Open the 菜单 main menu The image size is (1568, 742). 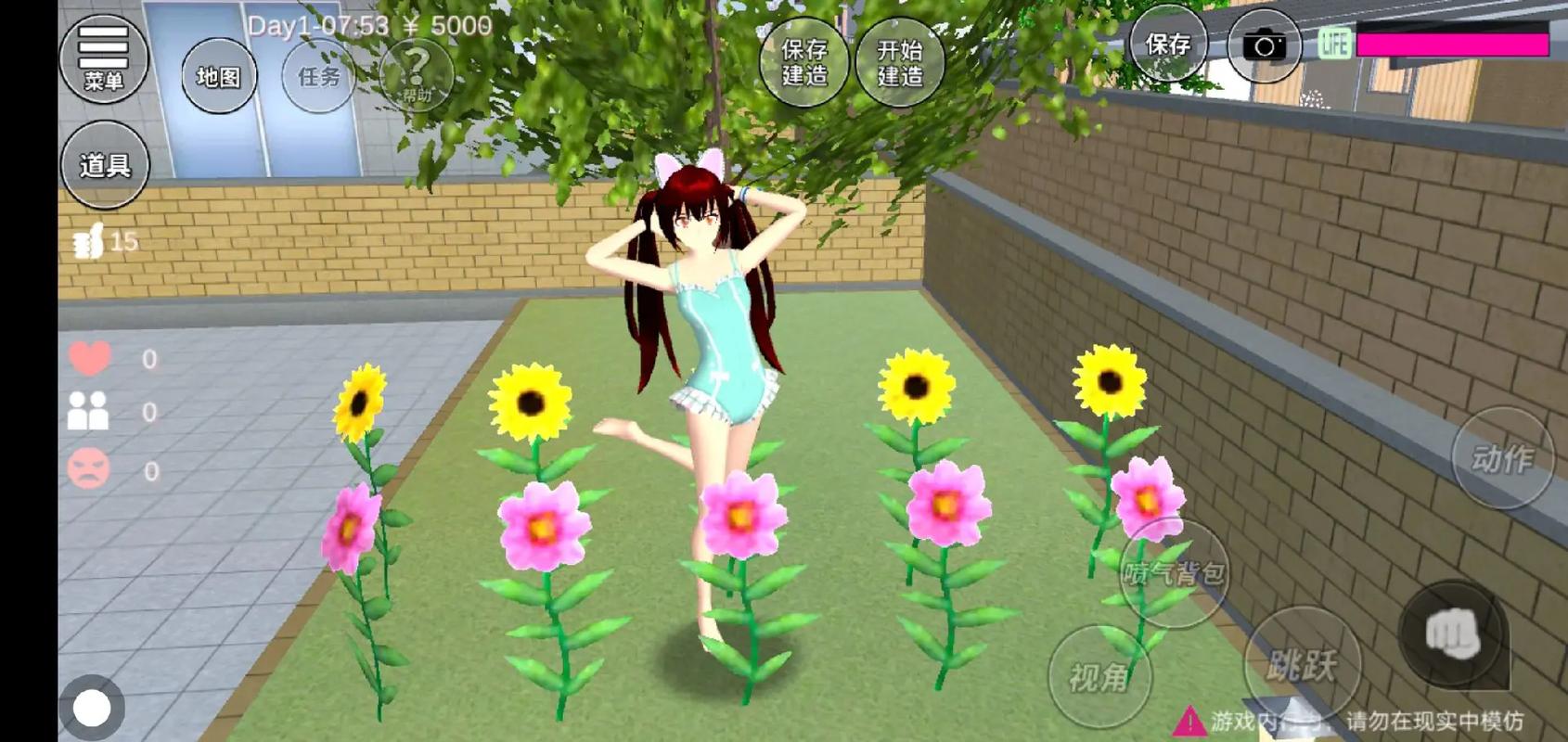click(103, 58)
